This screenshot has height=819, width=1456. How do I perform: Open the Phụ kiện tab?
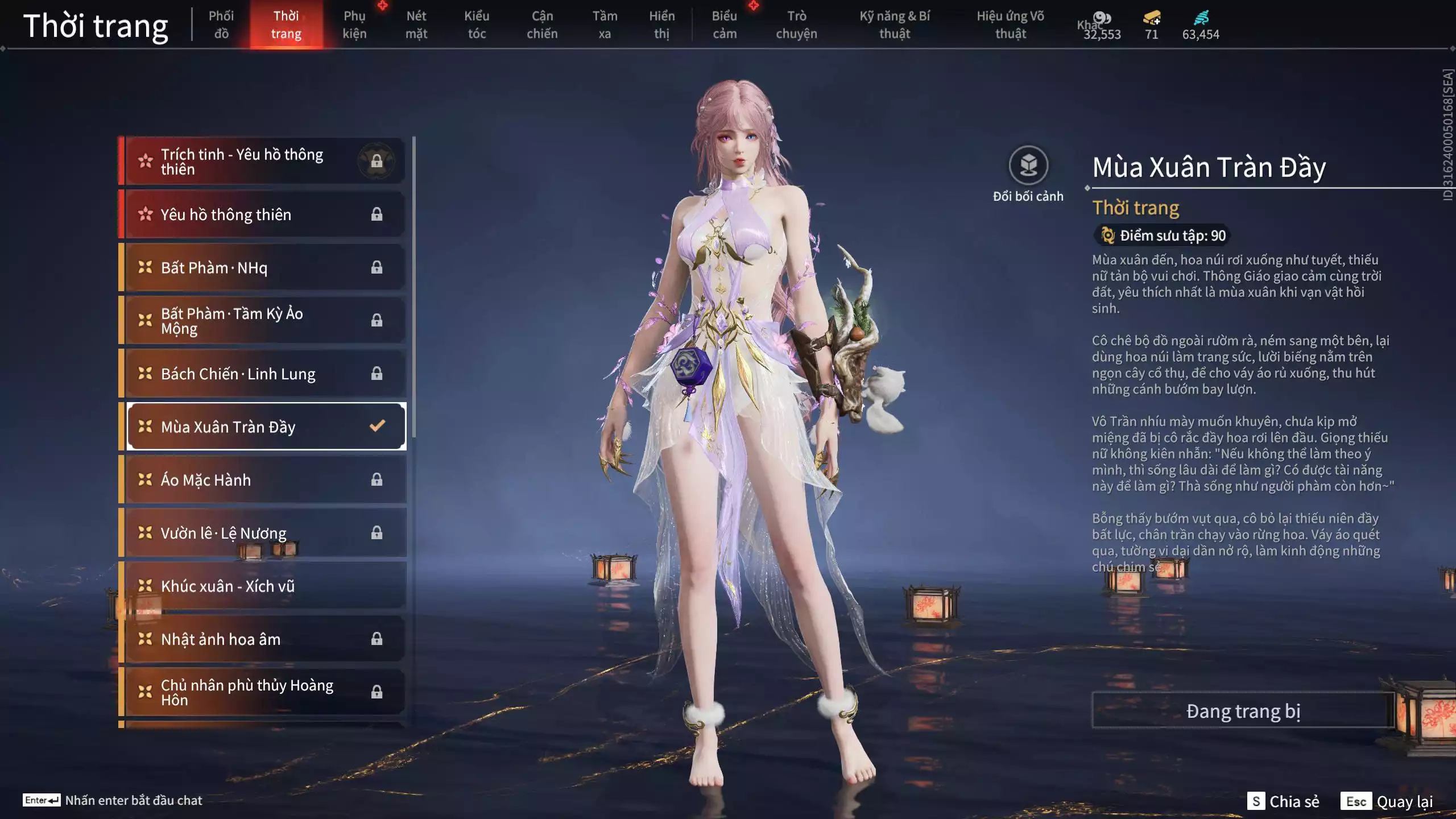tap(354, 25)
